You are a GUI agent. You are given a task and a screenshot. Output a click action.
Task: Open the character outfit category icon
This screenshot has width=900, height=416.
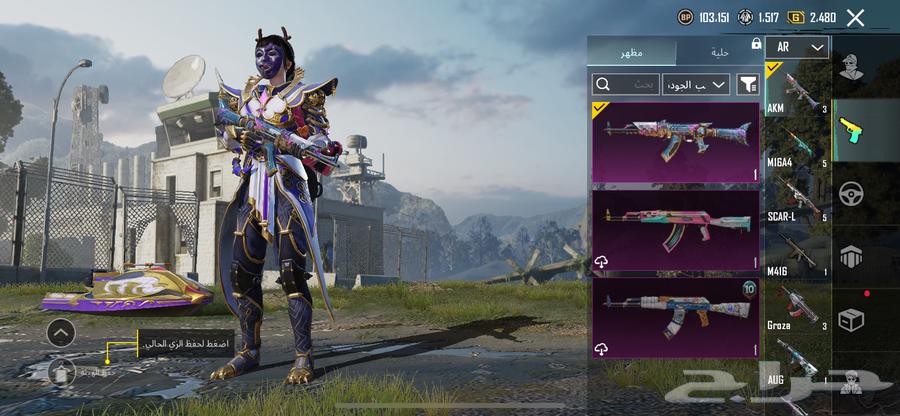tap(852, 69)
